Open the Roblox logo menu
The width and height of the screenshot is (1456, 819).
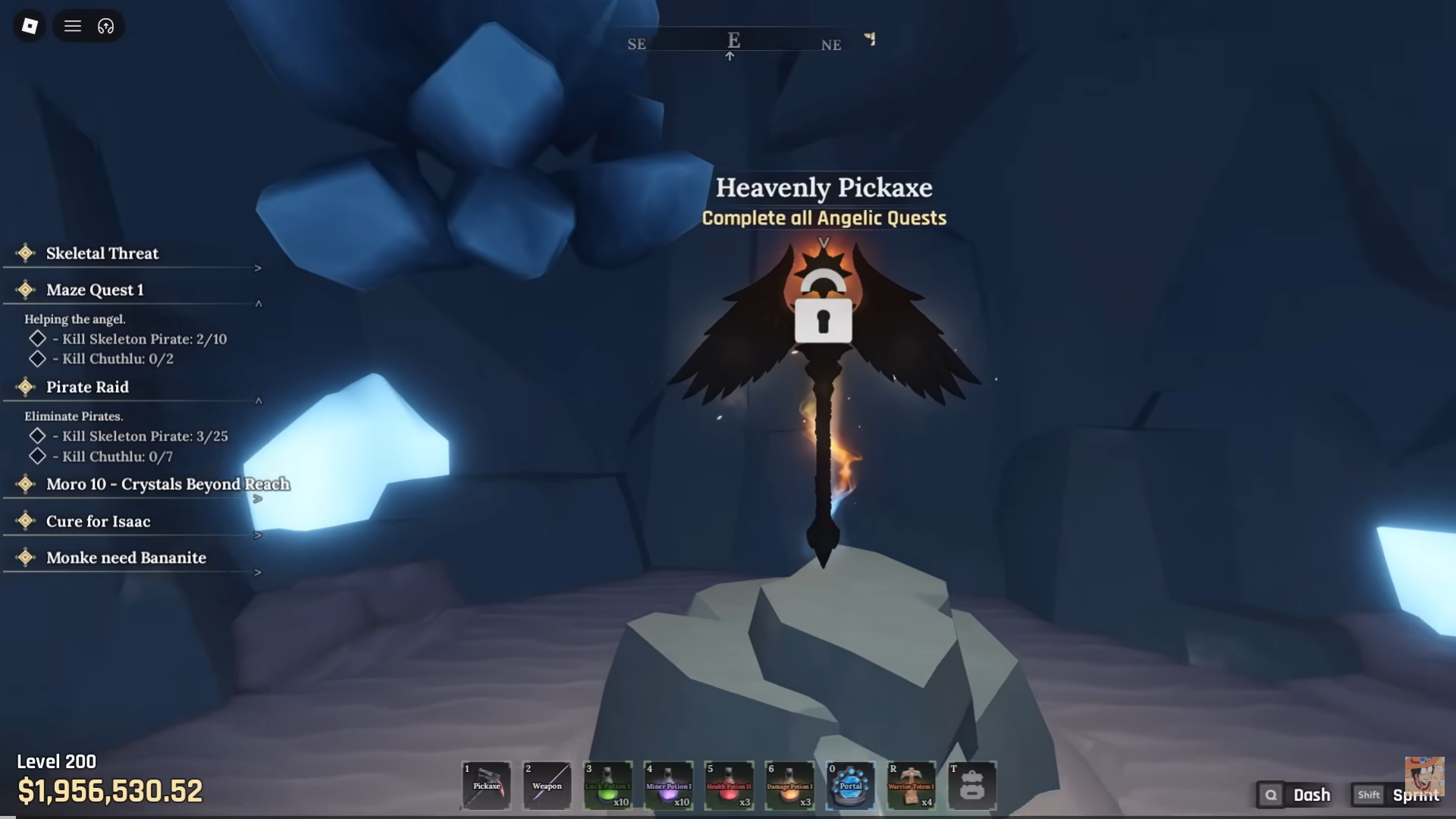pyautogui.click(x=30, y=27)
